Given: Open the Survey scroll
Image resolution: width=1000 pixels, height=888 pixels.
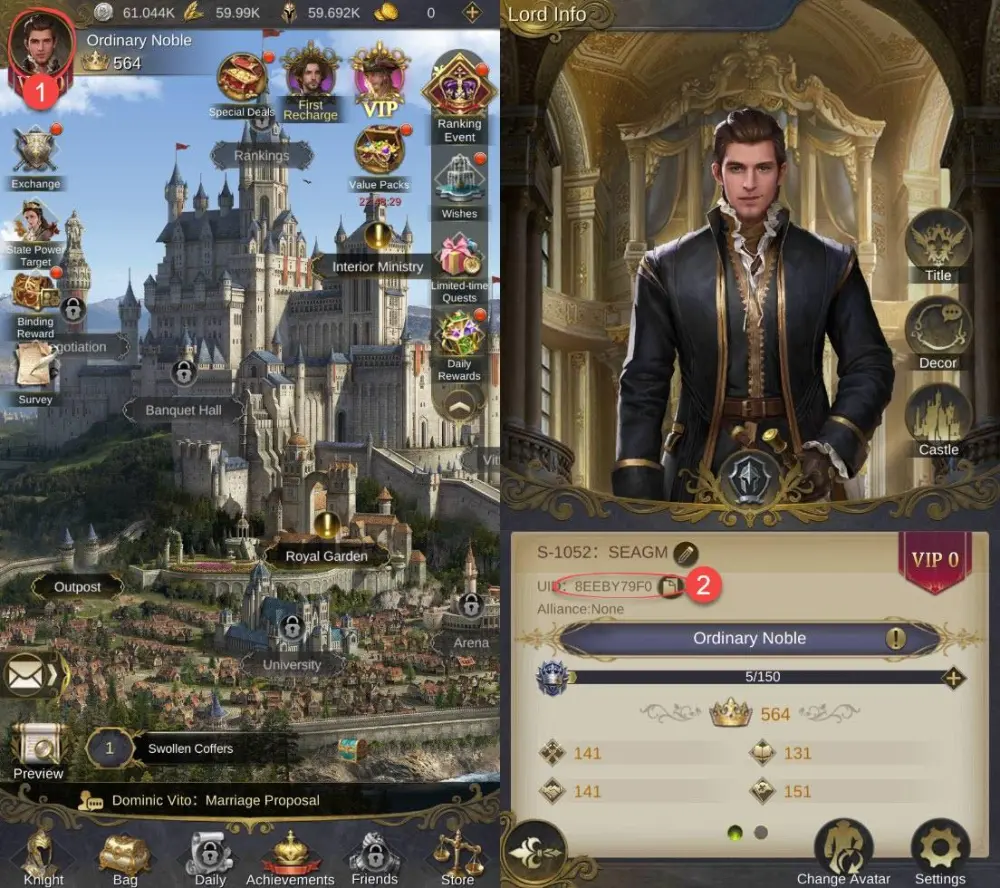Looking at the screenshot, I should pyautogui.click(x=36, y=366).
